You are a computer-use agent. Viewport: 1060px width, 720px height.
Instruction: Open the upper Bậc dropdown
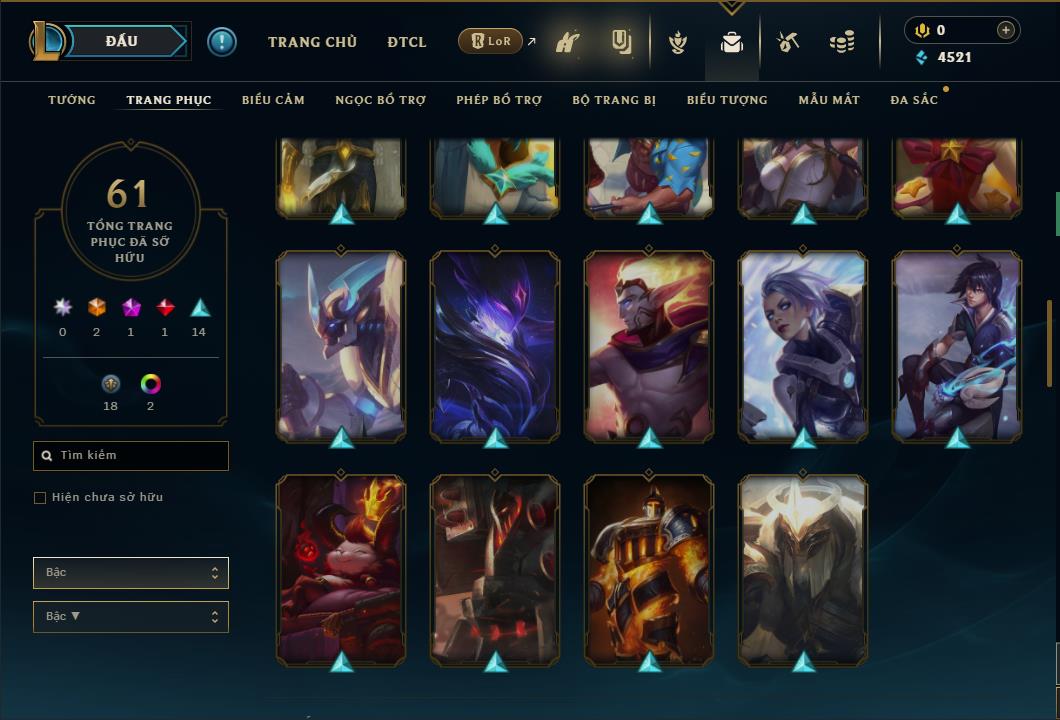pyautogui.click(x=131, y=573)
